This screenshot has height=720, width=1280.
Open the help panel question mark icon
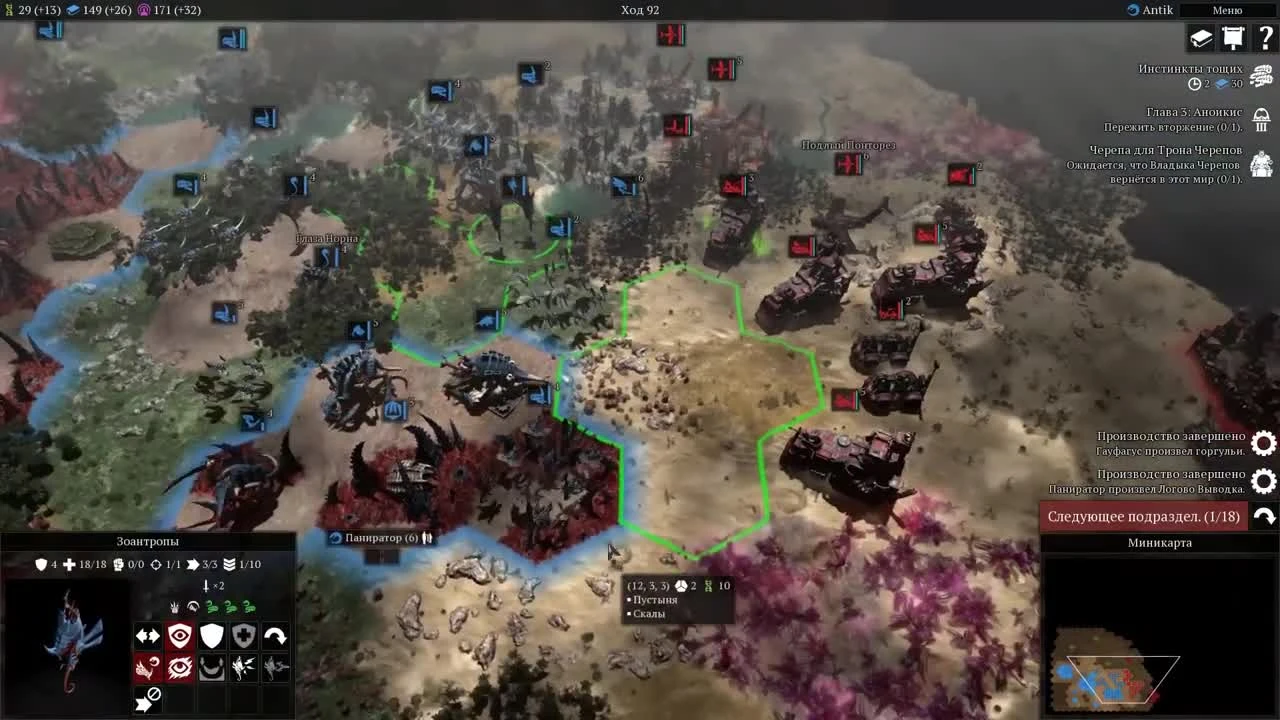(1264, 37)
